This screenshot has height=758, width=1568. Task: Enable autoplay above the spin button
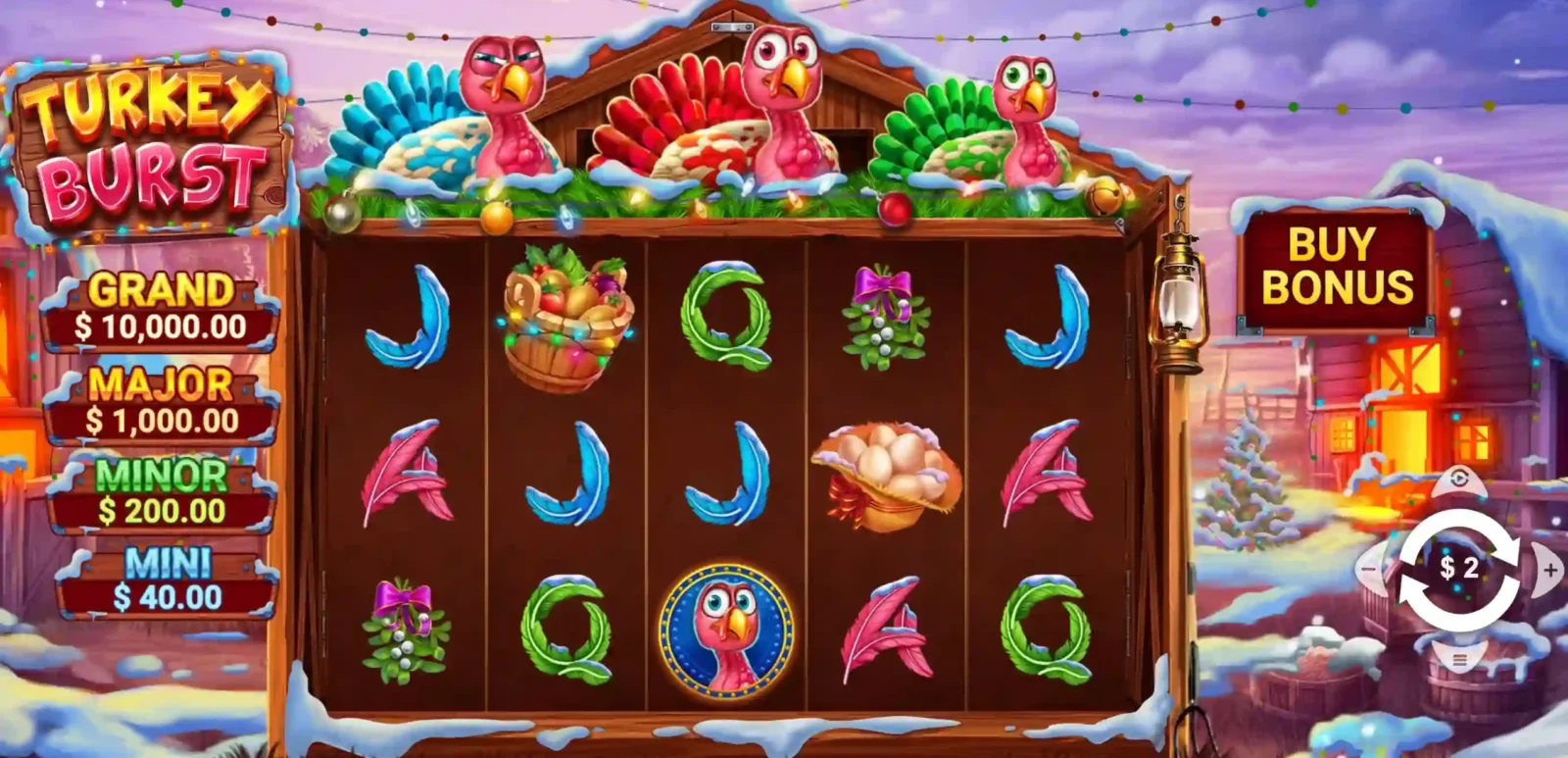pos(1459,480)
